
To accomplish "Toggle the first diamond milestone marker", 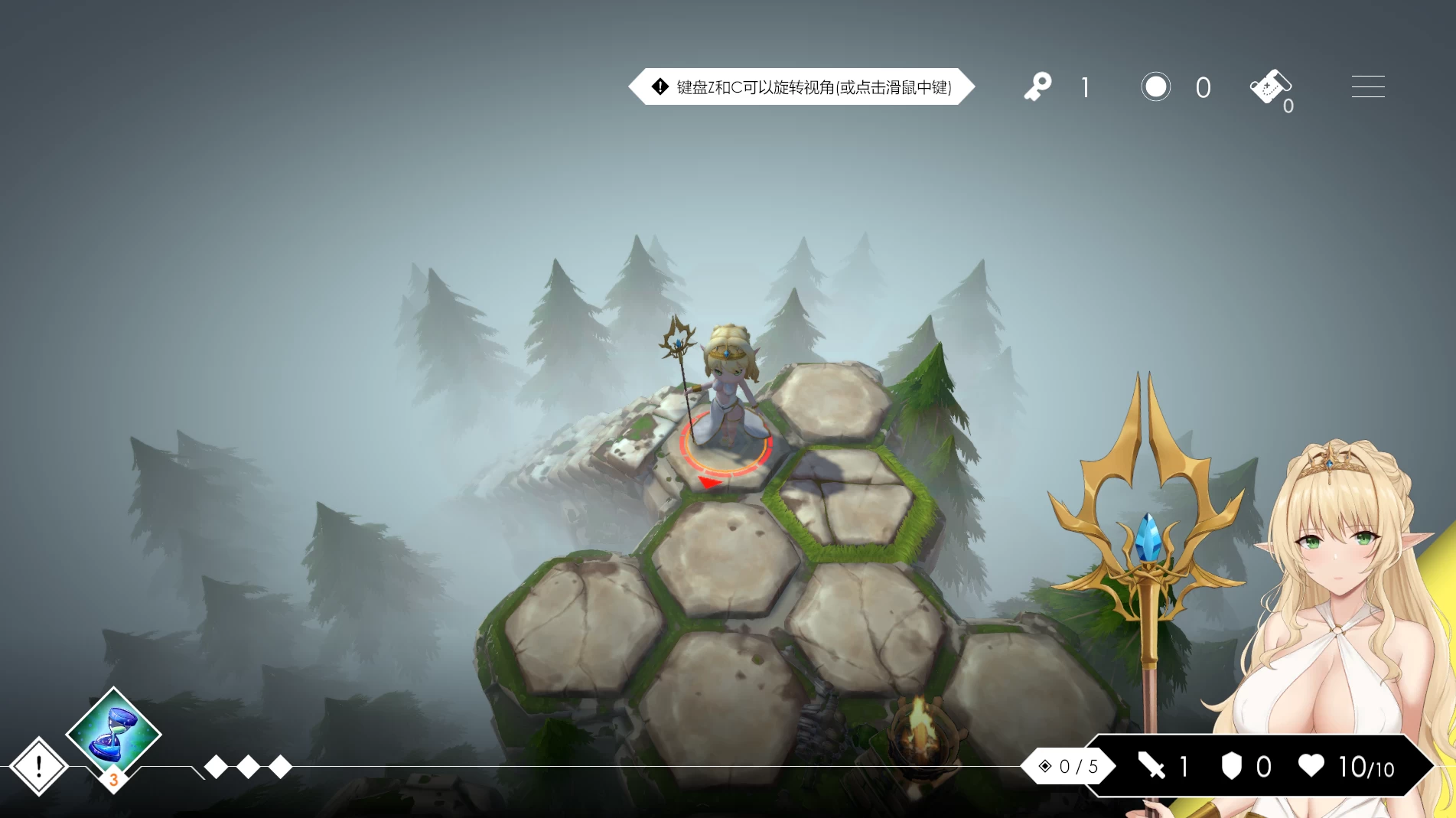I will point(218,766).
